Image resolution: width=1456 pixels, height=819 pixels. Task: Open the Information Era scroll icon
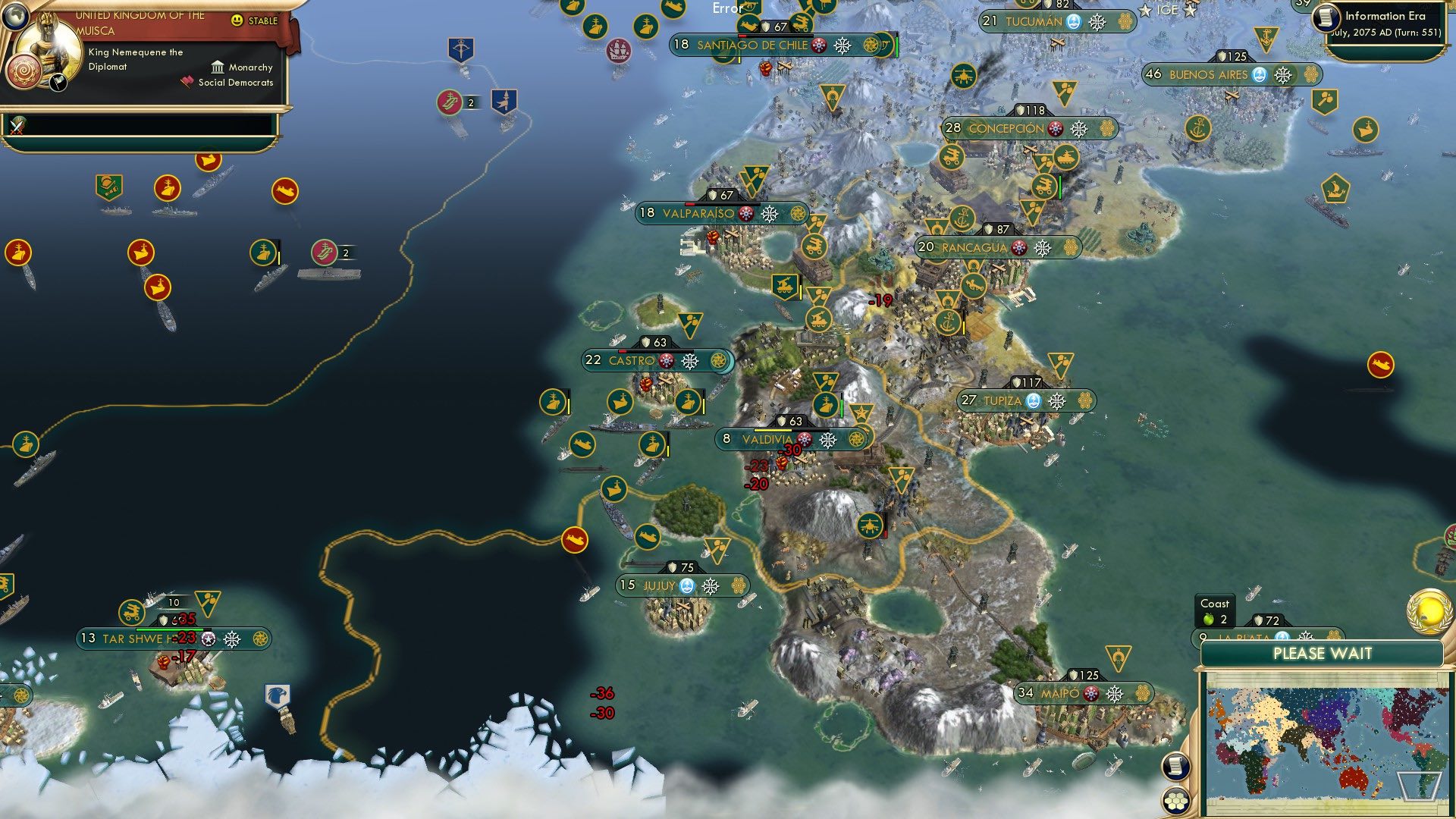click(x=1328, y=16)
